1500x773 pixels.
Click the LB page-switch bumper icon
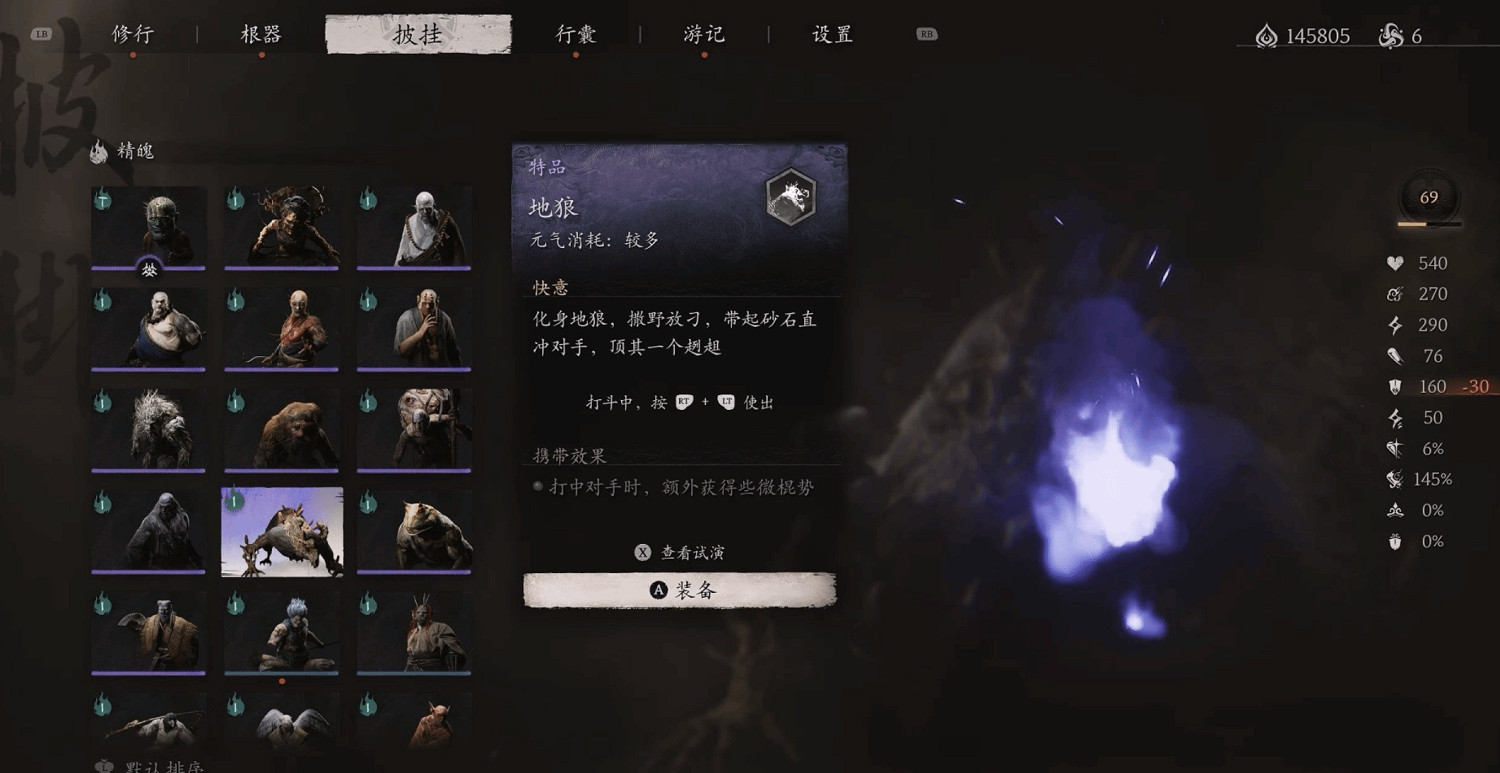[x=40, y=32]
